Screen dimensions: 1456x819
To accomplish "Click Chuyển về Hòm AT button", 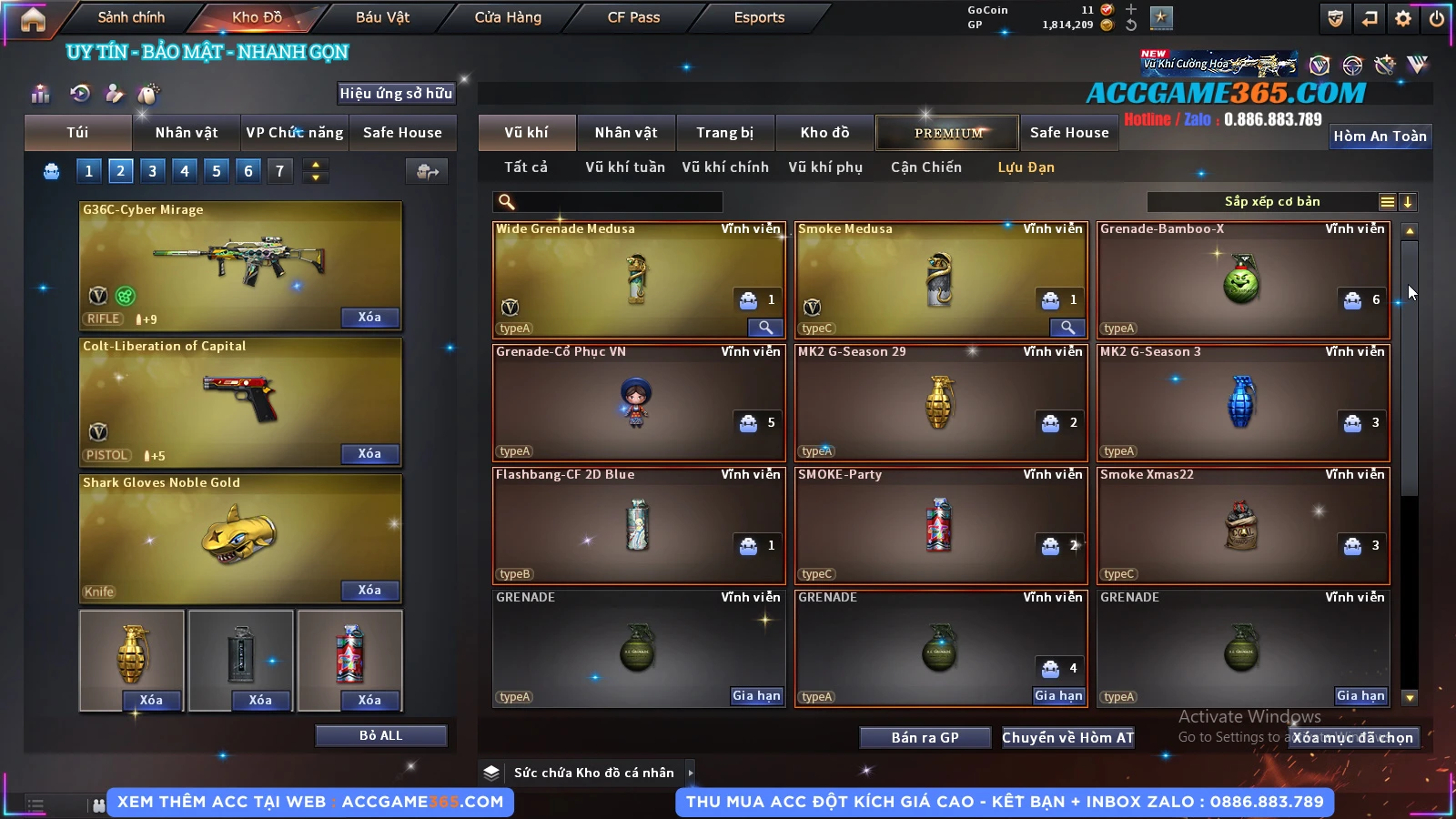I will (x=1067, y=737).
